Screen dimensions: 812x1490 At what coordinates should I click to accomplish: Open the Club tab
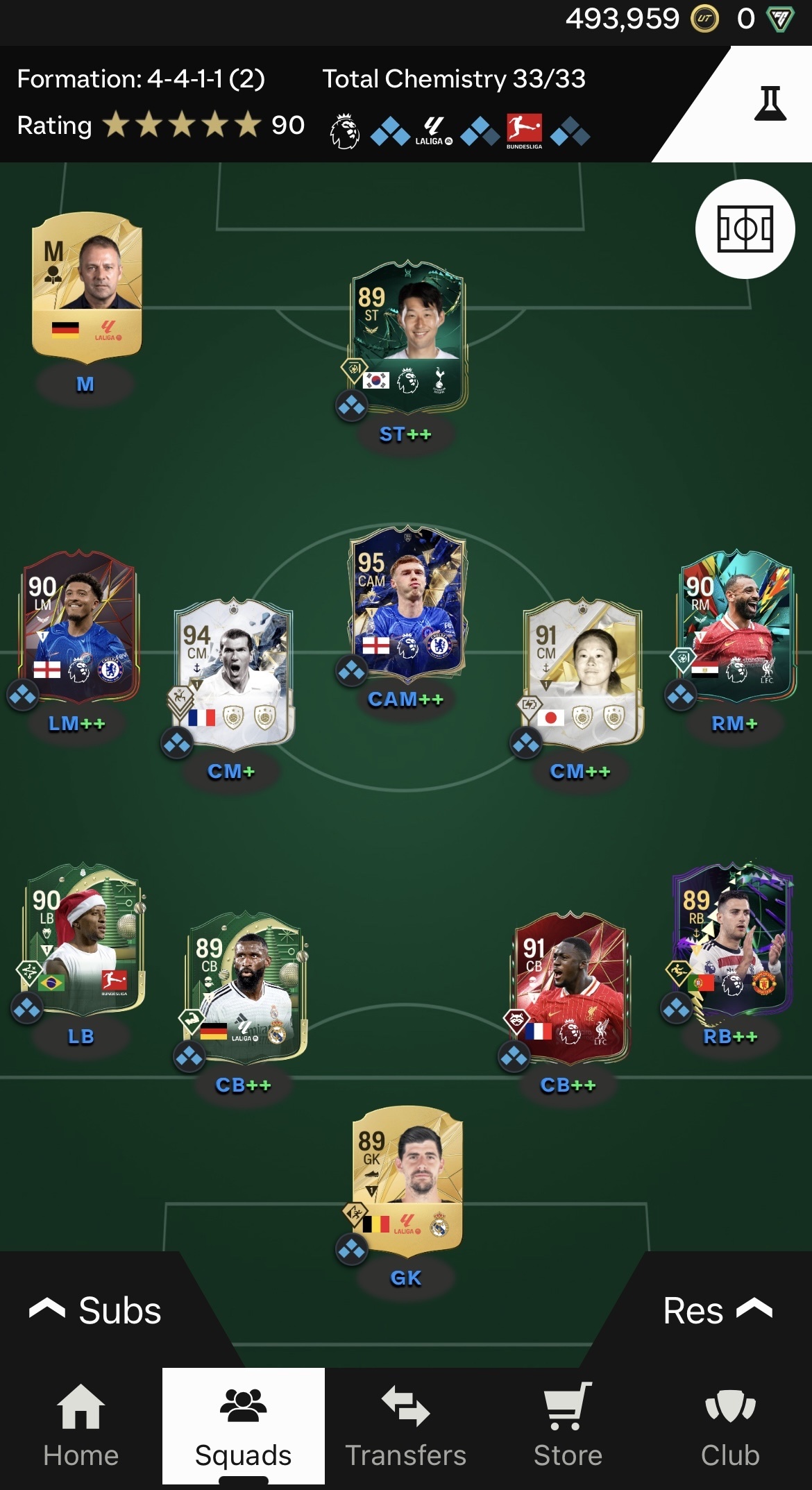tap(730, 1425)
